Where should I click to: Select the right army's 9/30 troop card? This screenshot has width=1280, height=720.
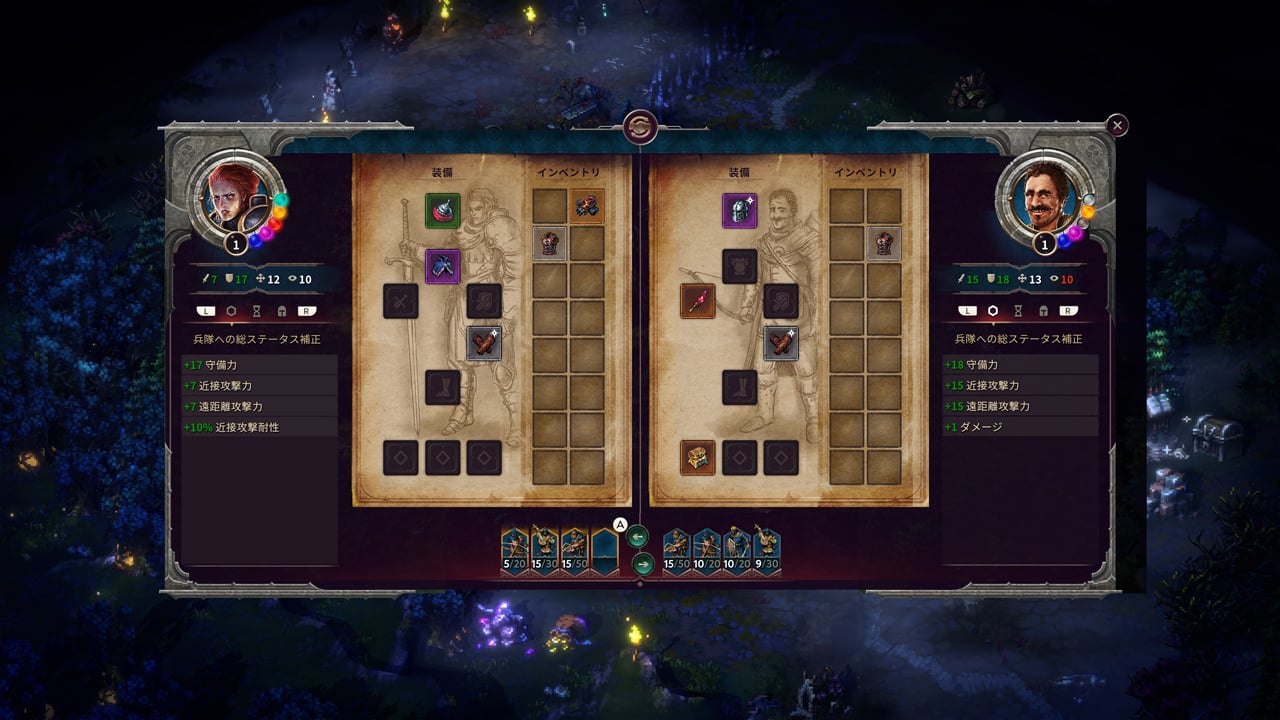coord(766,551)
